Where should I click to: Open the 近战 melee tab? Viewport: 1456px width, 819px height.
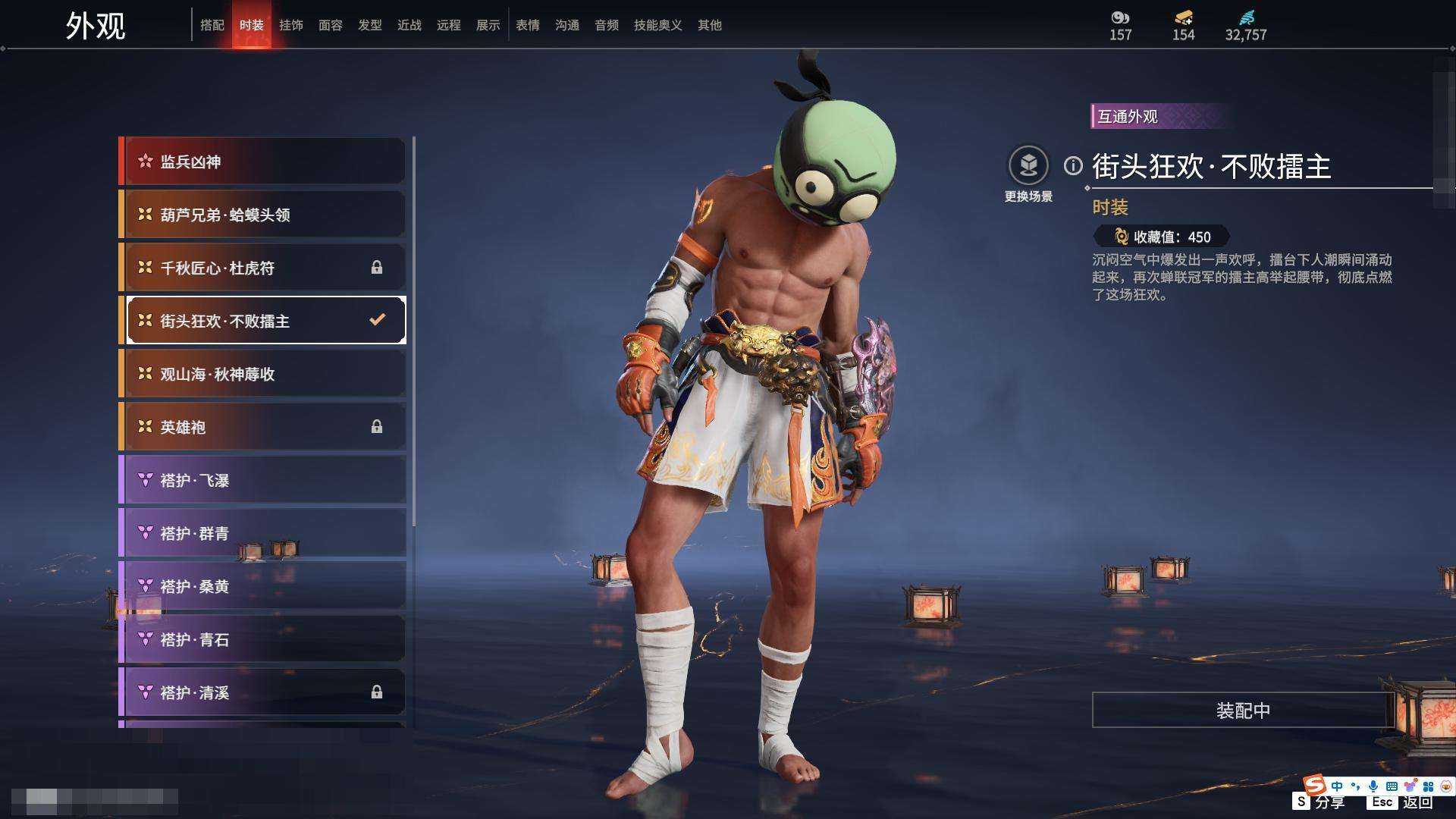[x=409, y=25]
